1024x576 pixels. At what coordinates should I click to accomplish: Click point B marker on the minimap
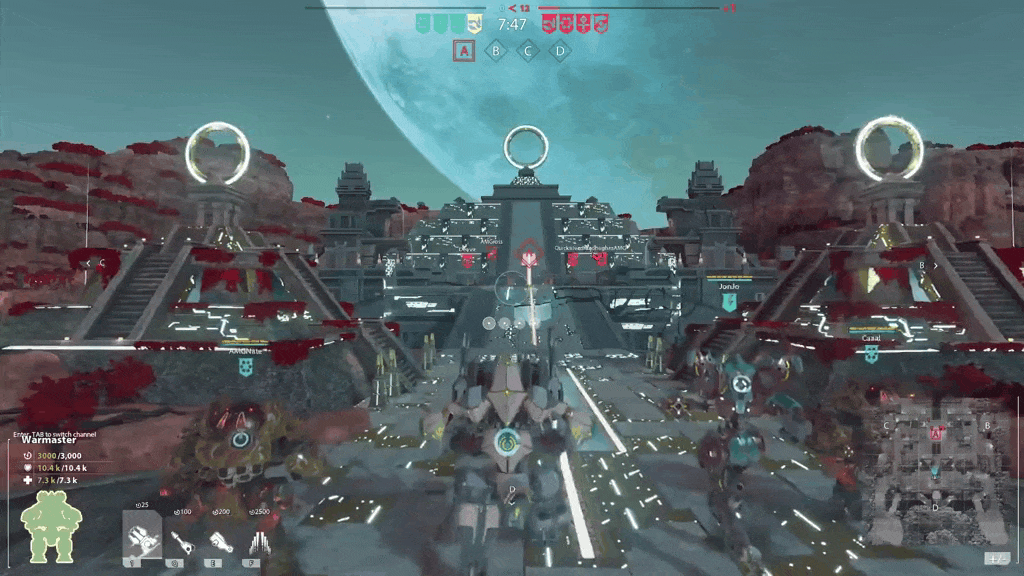pyautogui.click(x=988, y=426)
